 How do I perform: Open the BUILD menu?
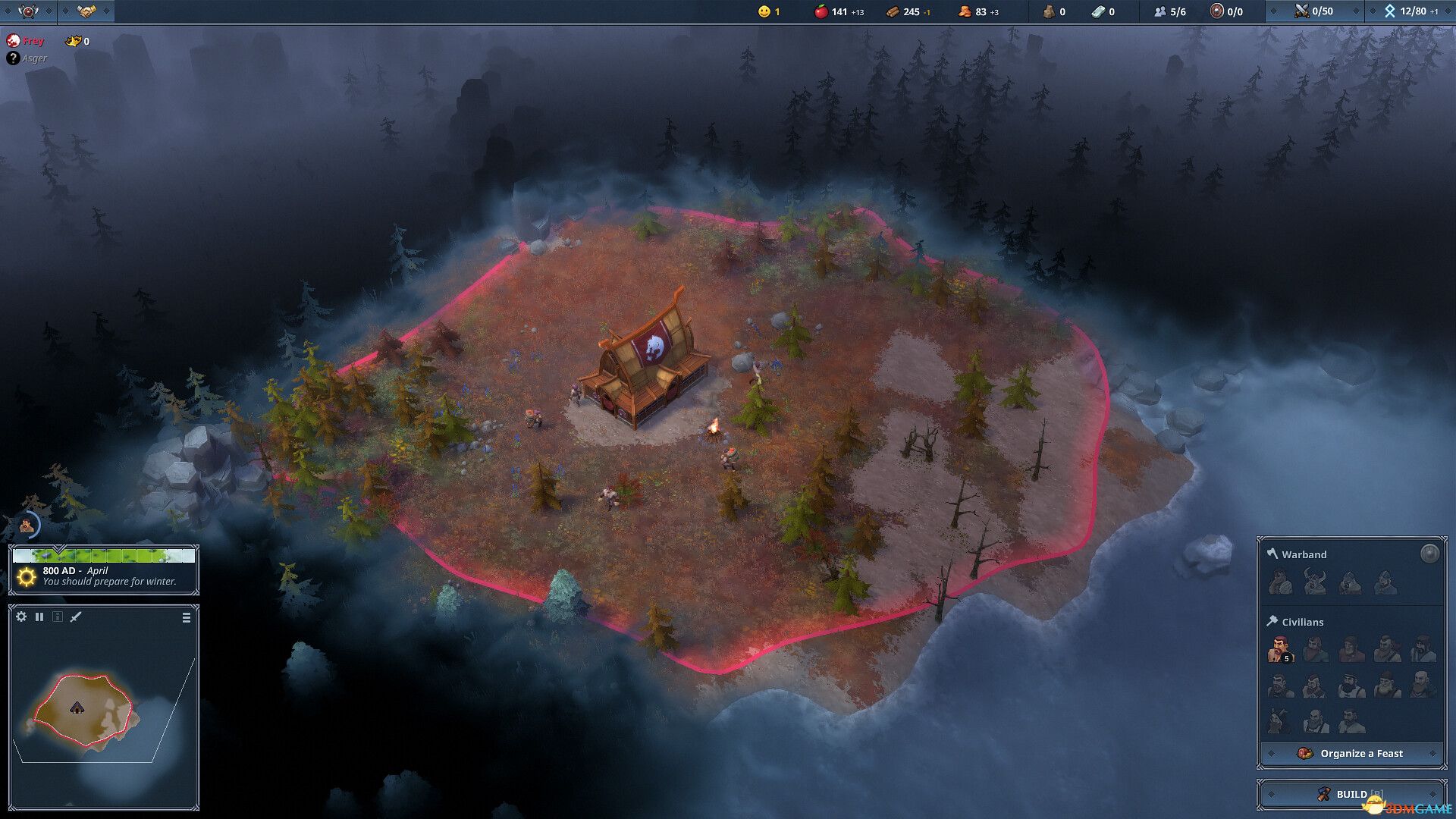(1350, 794)
